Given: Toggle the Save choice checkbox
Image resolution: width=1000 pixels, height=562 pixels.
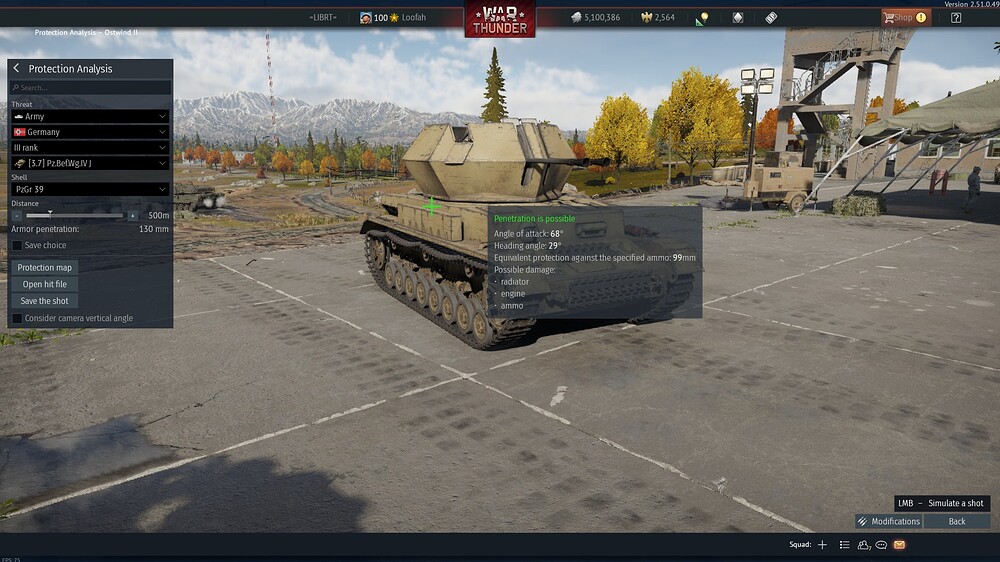Looking at the screenshot, I should tap(17, 245).
